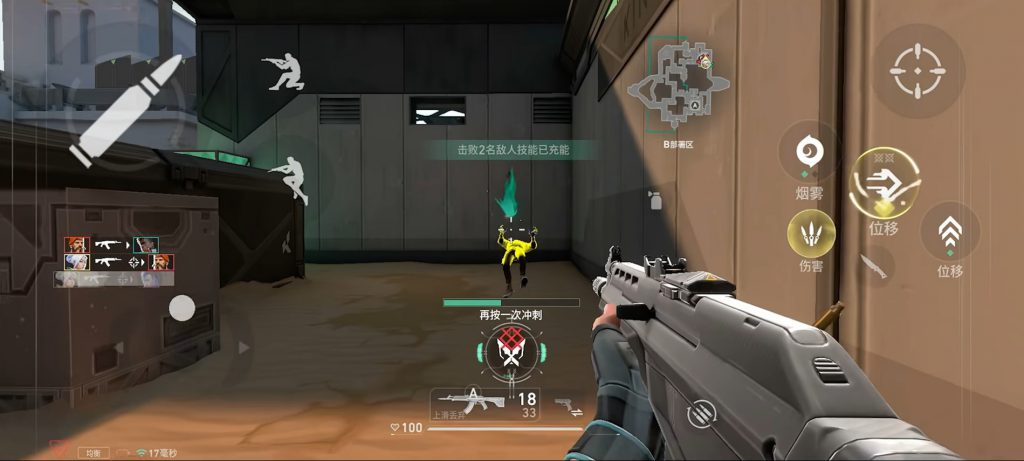Tap the movement joystick knob
This screenshot has height=461, width=1024.
[x=181, y=307]
